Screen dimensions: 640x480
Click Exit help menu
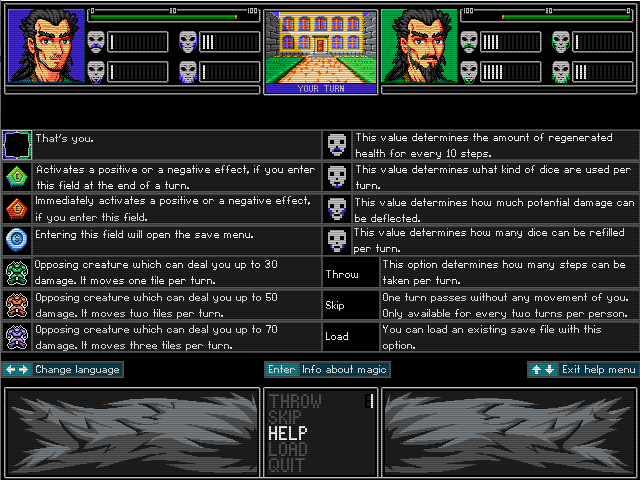(583, 370)
